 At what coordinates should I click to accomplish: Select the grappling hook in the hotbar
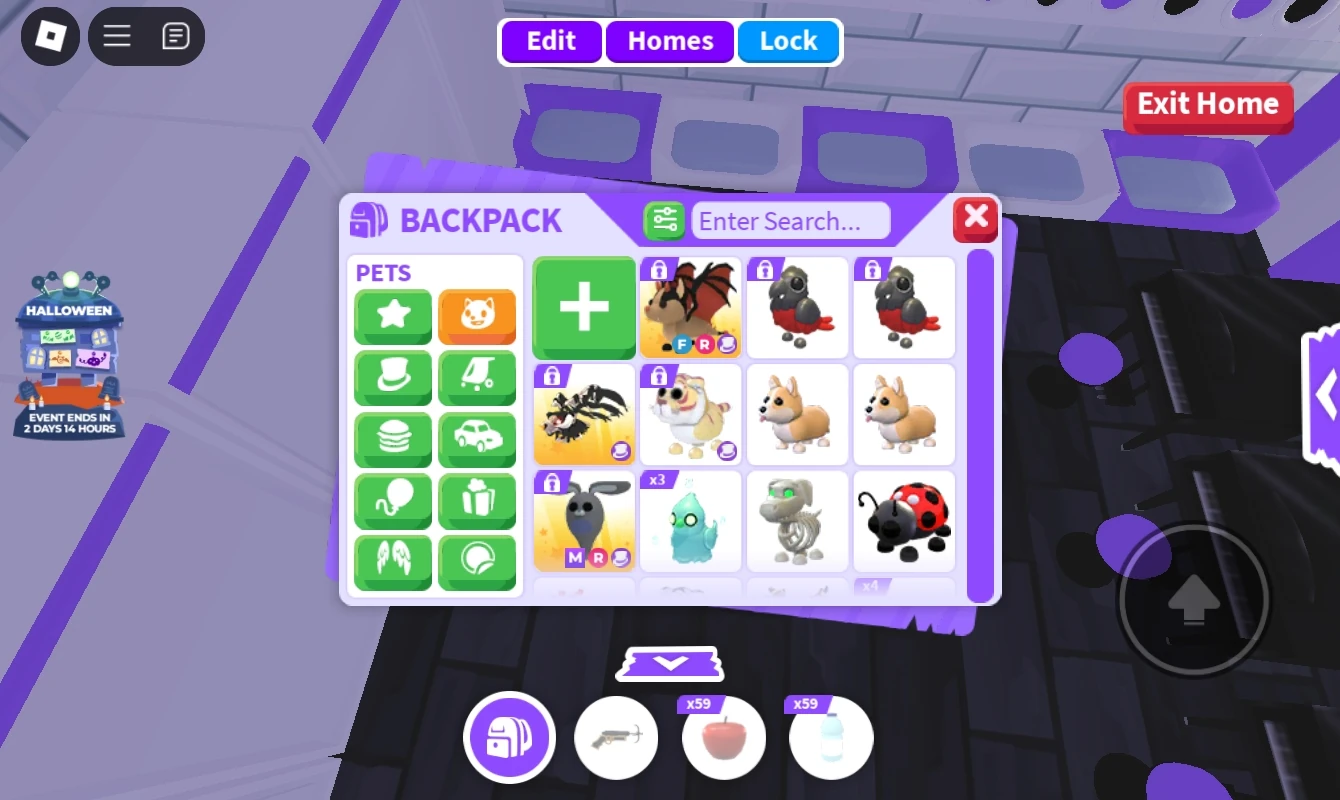click(x=616, y=737)
